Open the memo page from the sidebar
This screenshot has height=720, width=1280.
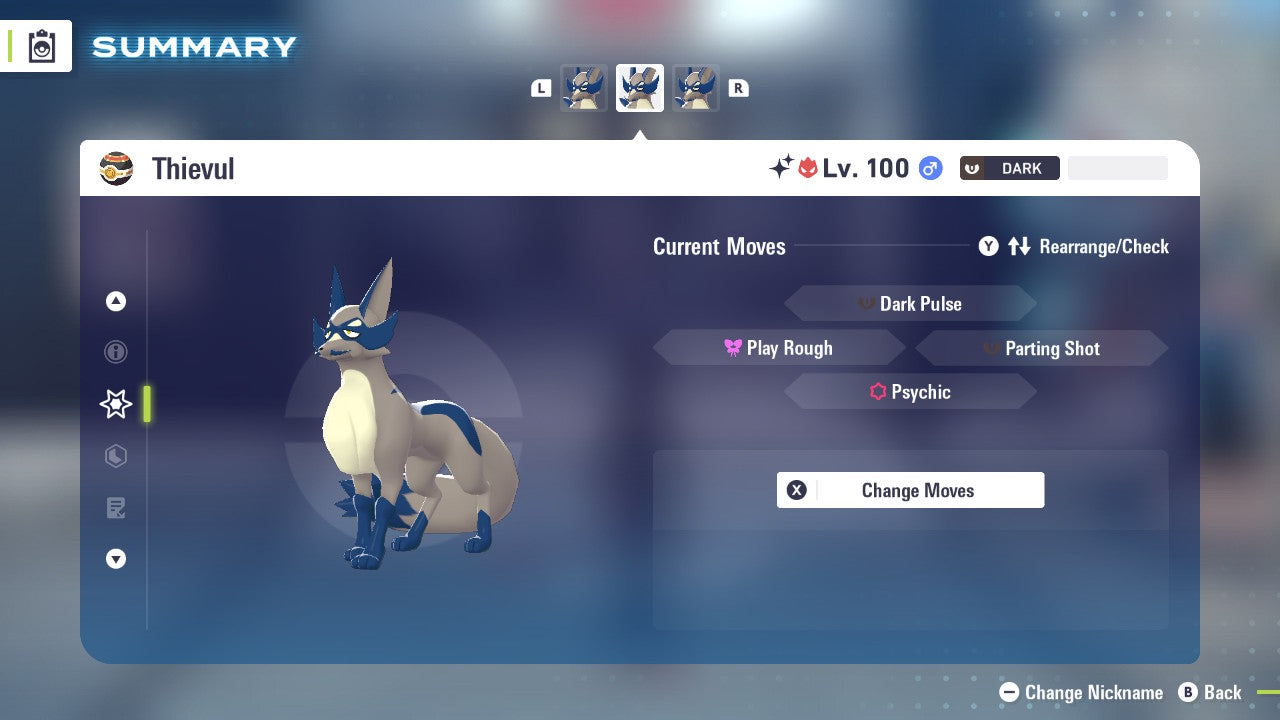(115, 508)
